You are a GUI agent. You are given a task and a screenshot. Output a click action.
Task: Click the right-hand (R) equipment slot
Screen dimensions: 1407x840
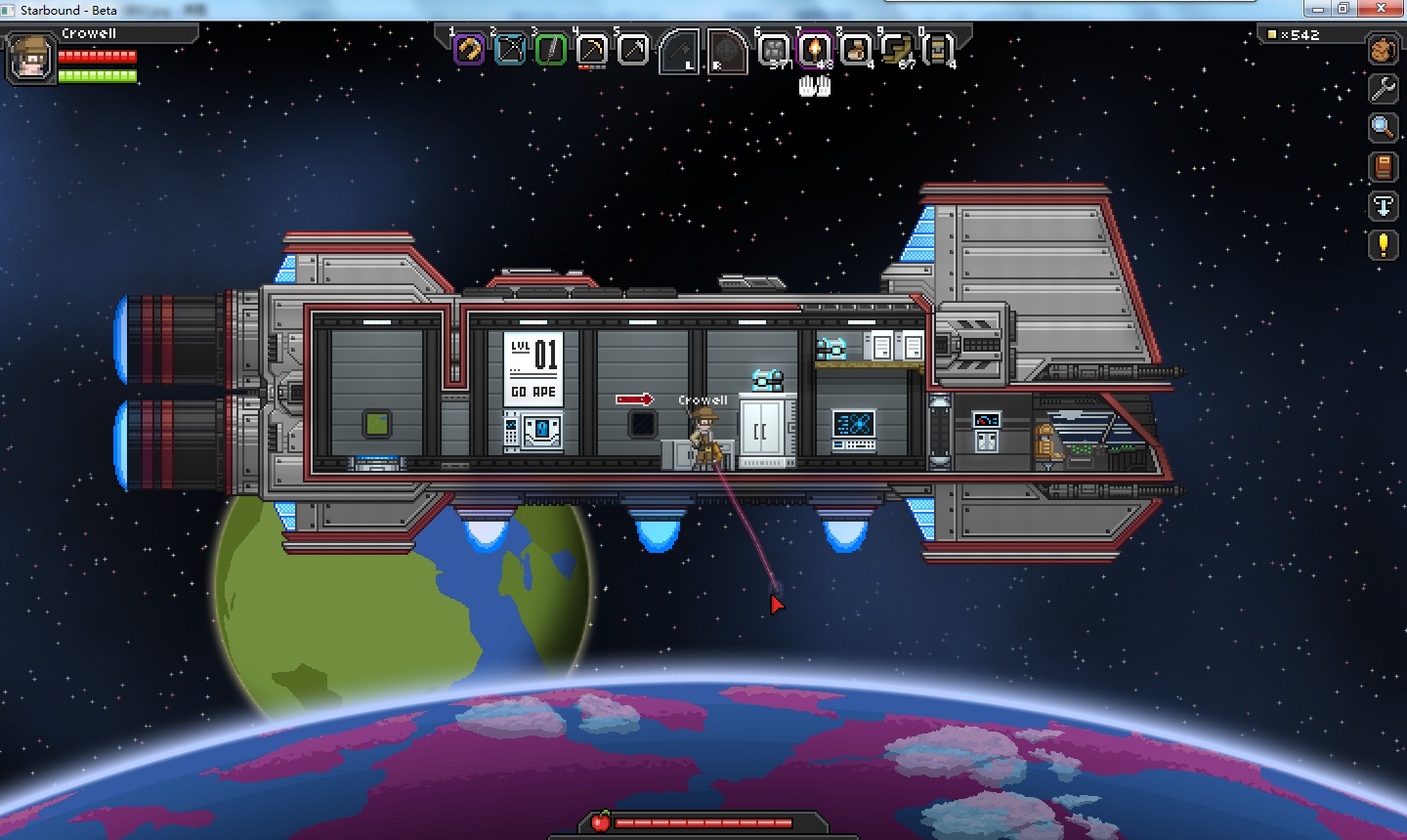coord(726,50)
